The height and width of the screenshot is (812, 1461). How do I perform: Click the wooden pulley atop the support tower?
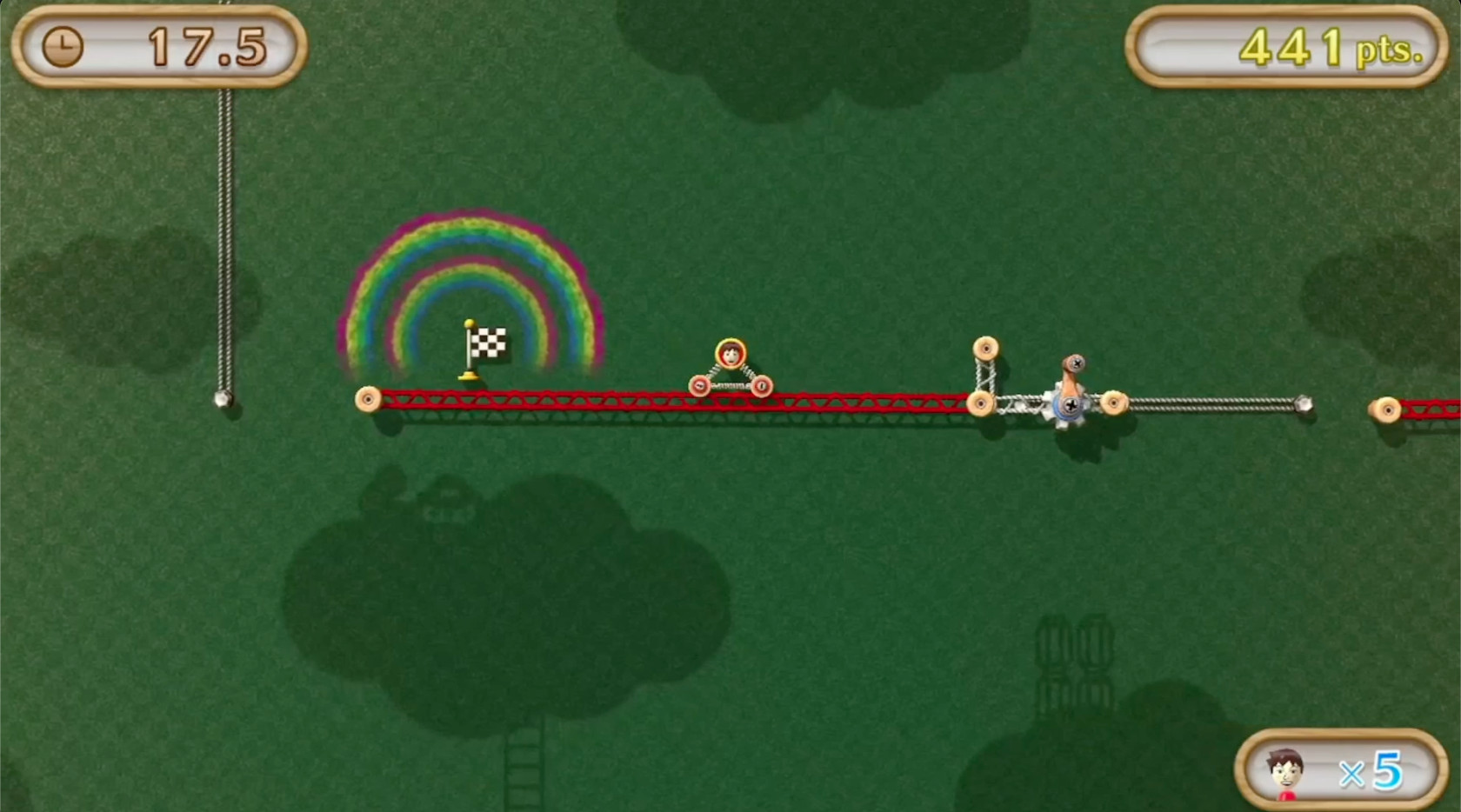(x=985, y=348)
